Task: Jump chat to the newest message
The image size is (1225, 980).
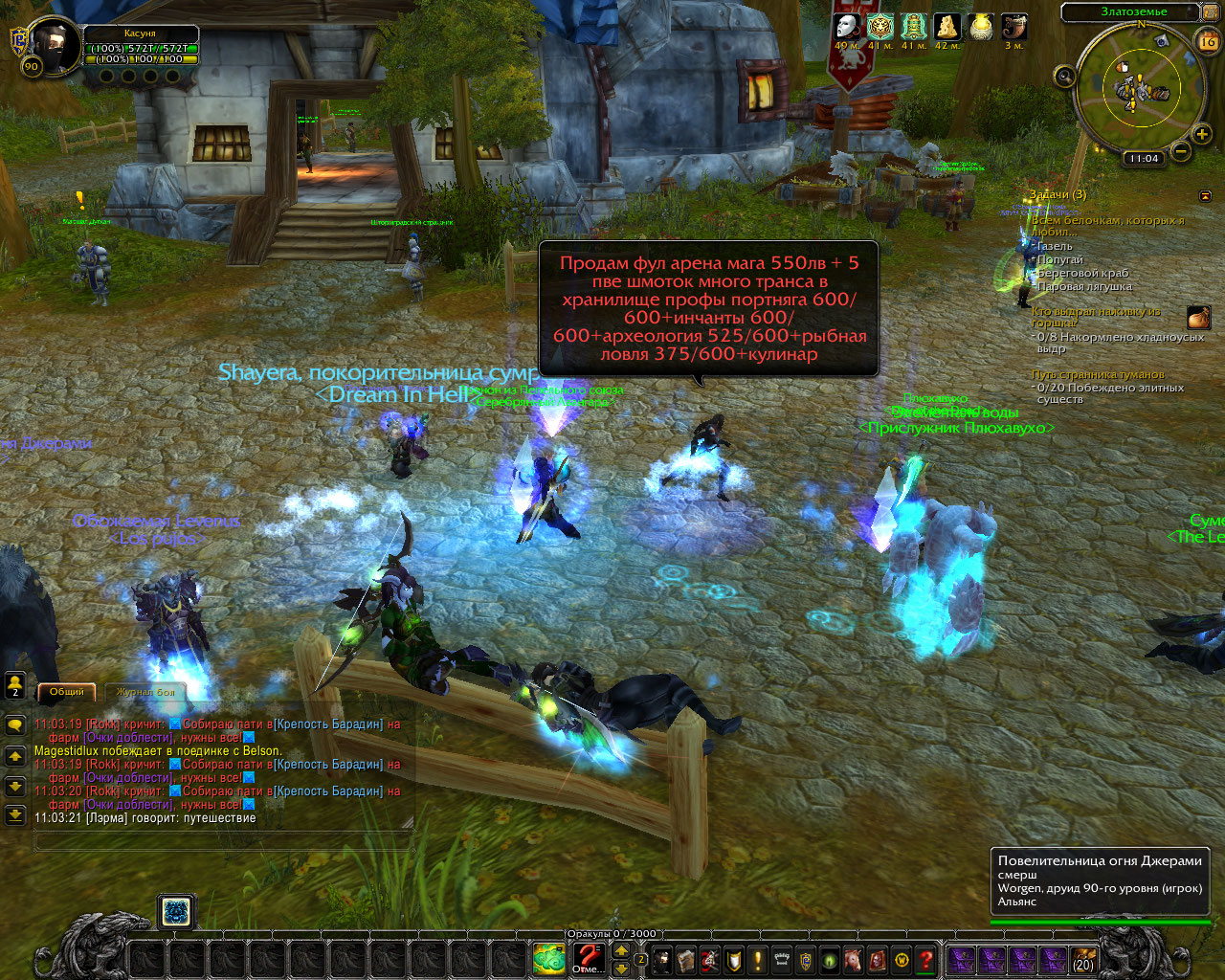Action: click(x=15, y=814)
